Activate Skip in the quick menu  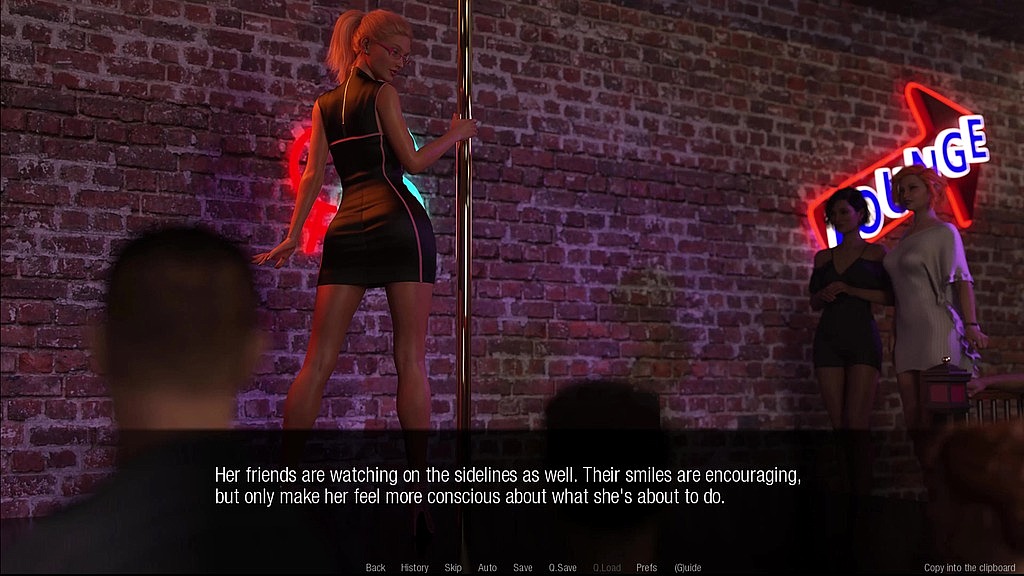(453, 568)
